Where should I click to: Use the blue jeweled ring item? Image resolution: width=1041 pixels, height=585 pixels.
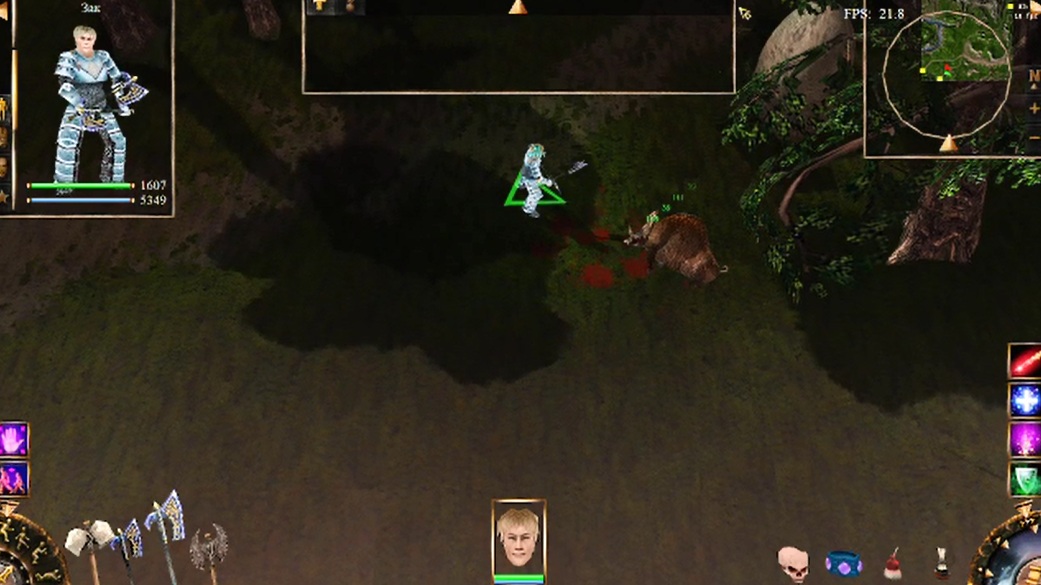[843, 564]
